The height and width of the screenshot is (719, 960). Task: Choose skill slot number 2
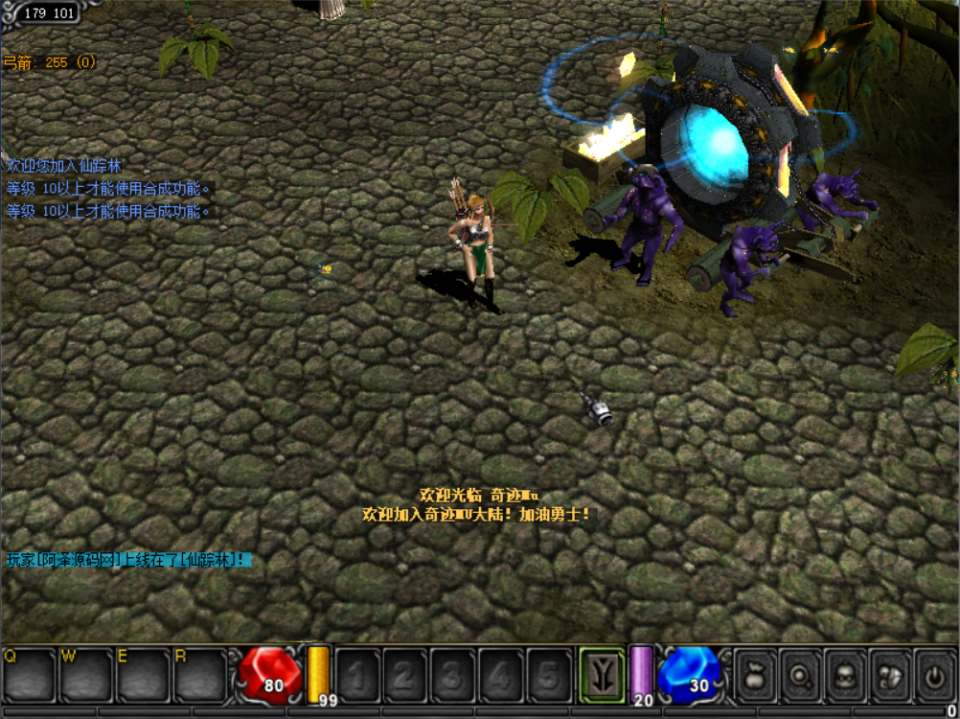(405, 675)
